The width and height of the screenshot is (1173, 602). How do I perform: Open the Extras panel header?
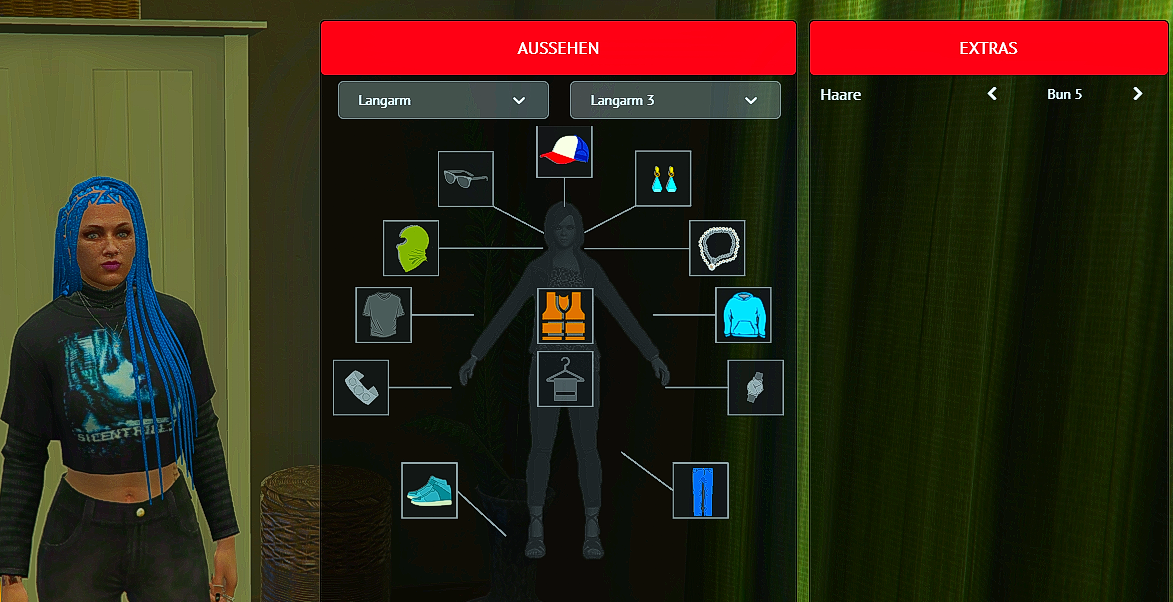(988, 48)
